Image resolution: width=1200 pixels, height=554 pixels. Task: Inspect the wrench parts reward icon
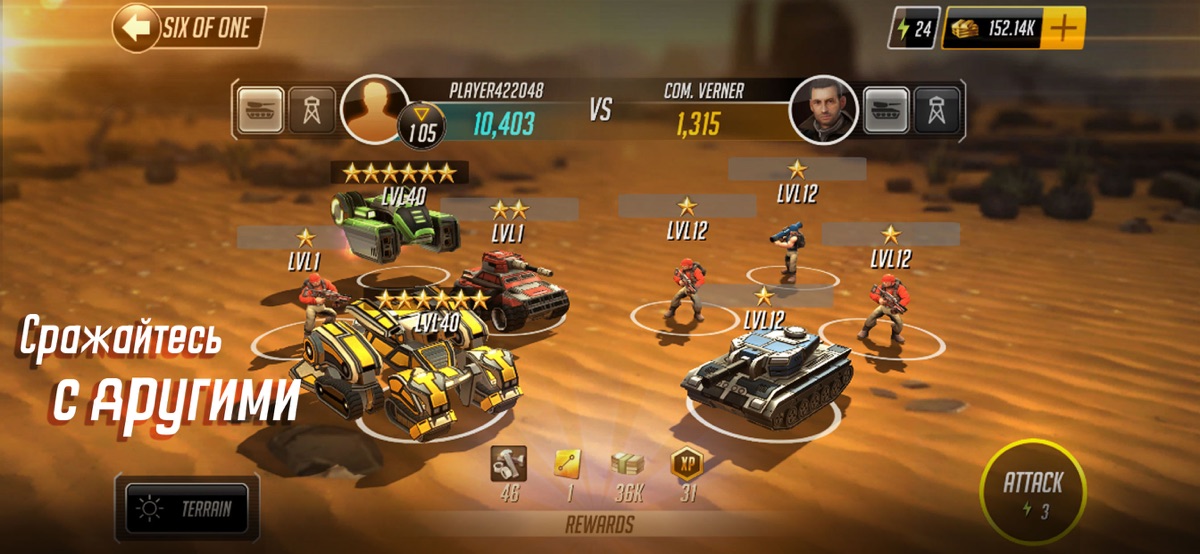tap(509, 463)
